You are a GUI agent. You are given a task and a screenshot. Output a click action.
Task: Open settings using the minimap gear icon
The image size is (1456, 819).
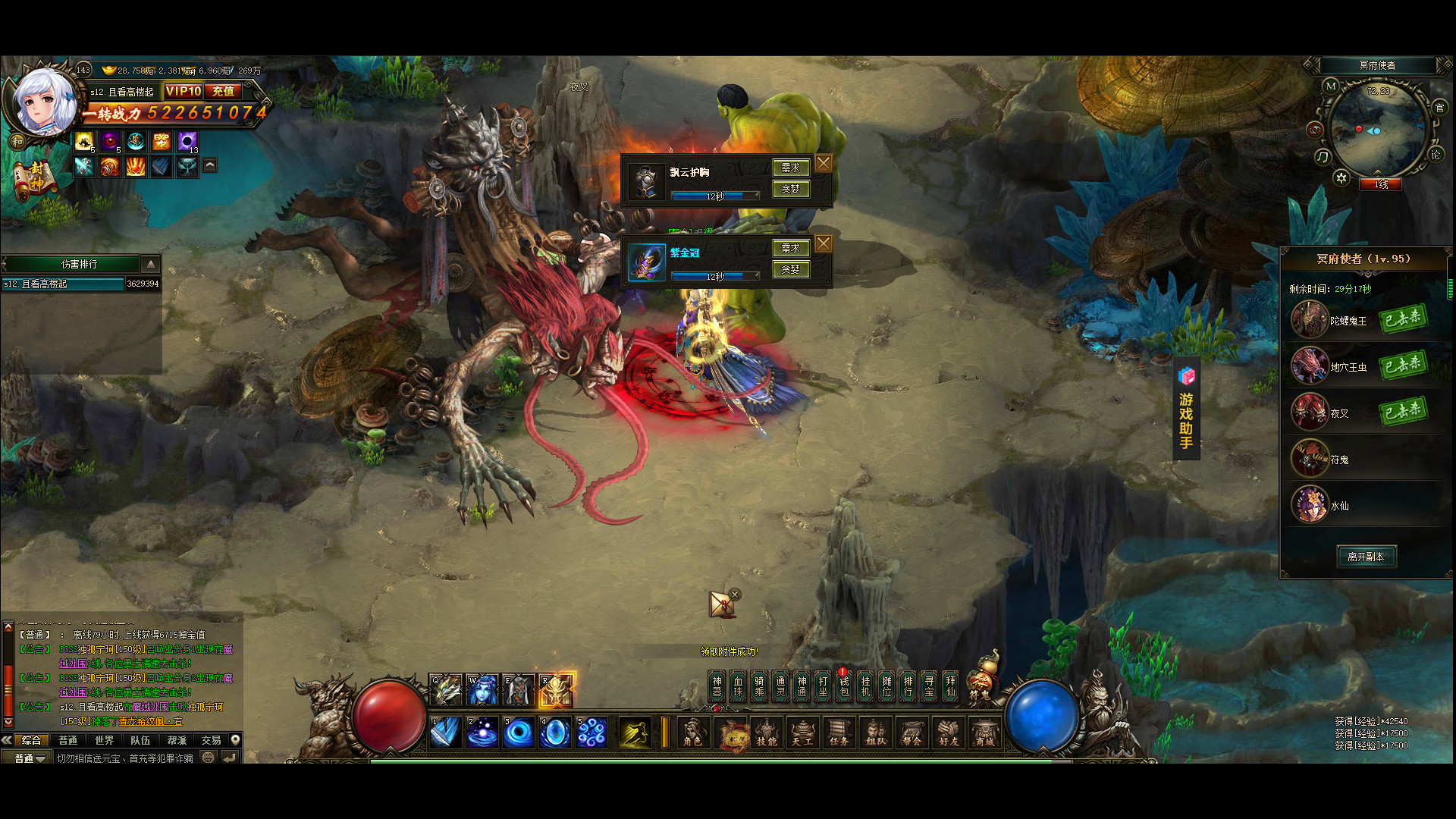tap(1341, 177)
